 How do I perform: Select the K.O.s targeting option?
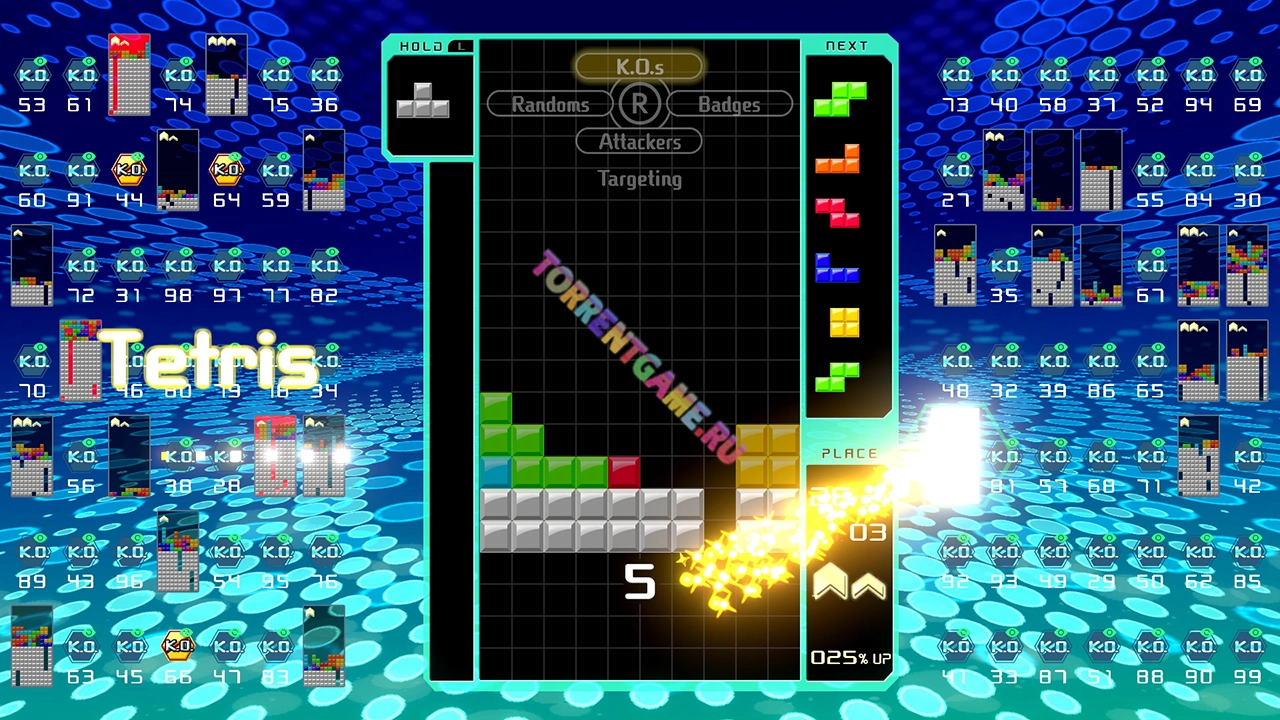[x=639, y=67]
